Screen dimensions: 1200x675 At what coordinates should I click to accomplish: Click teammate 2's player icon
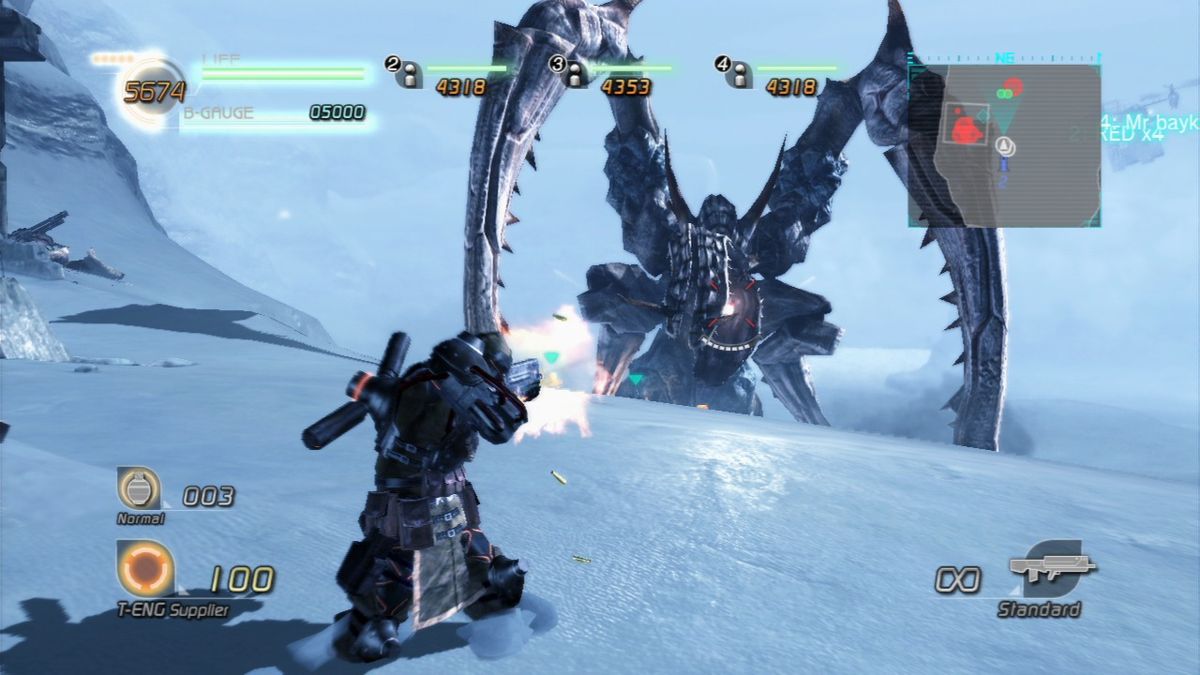tap(409, 75)
